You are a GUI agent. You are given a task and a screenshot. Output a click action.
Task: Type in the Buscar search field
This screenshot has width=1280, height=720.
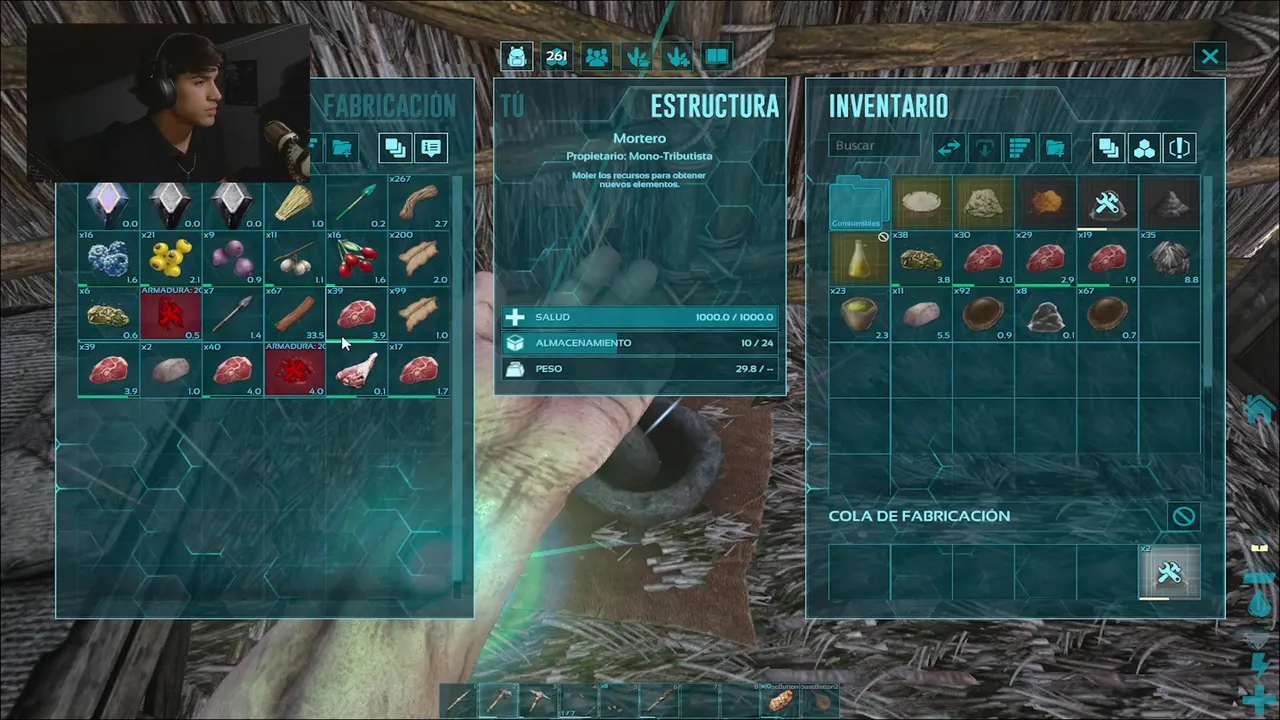pos(873,146)
